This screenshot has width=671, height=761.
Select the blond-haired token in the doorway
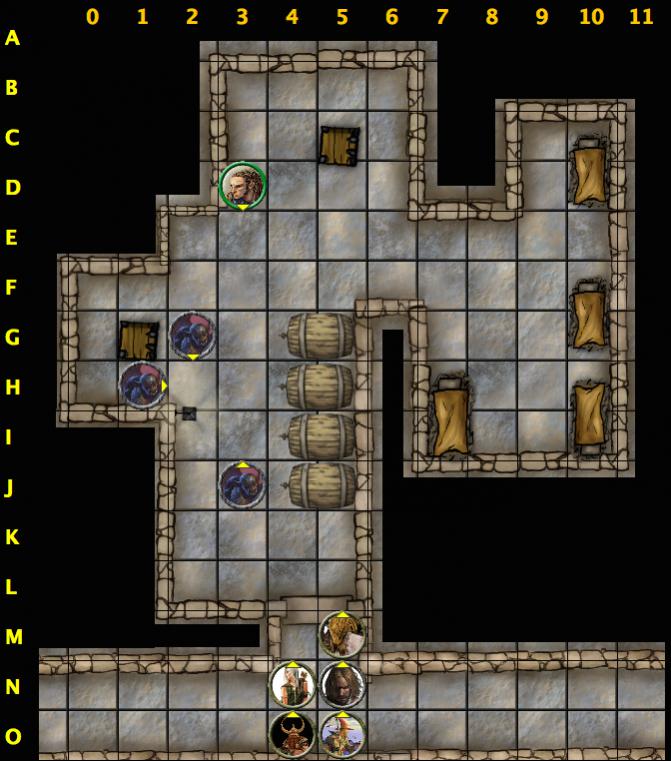click(x=342, y=634)
